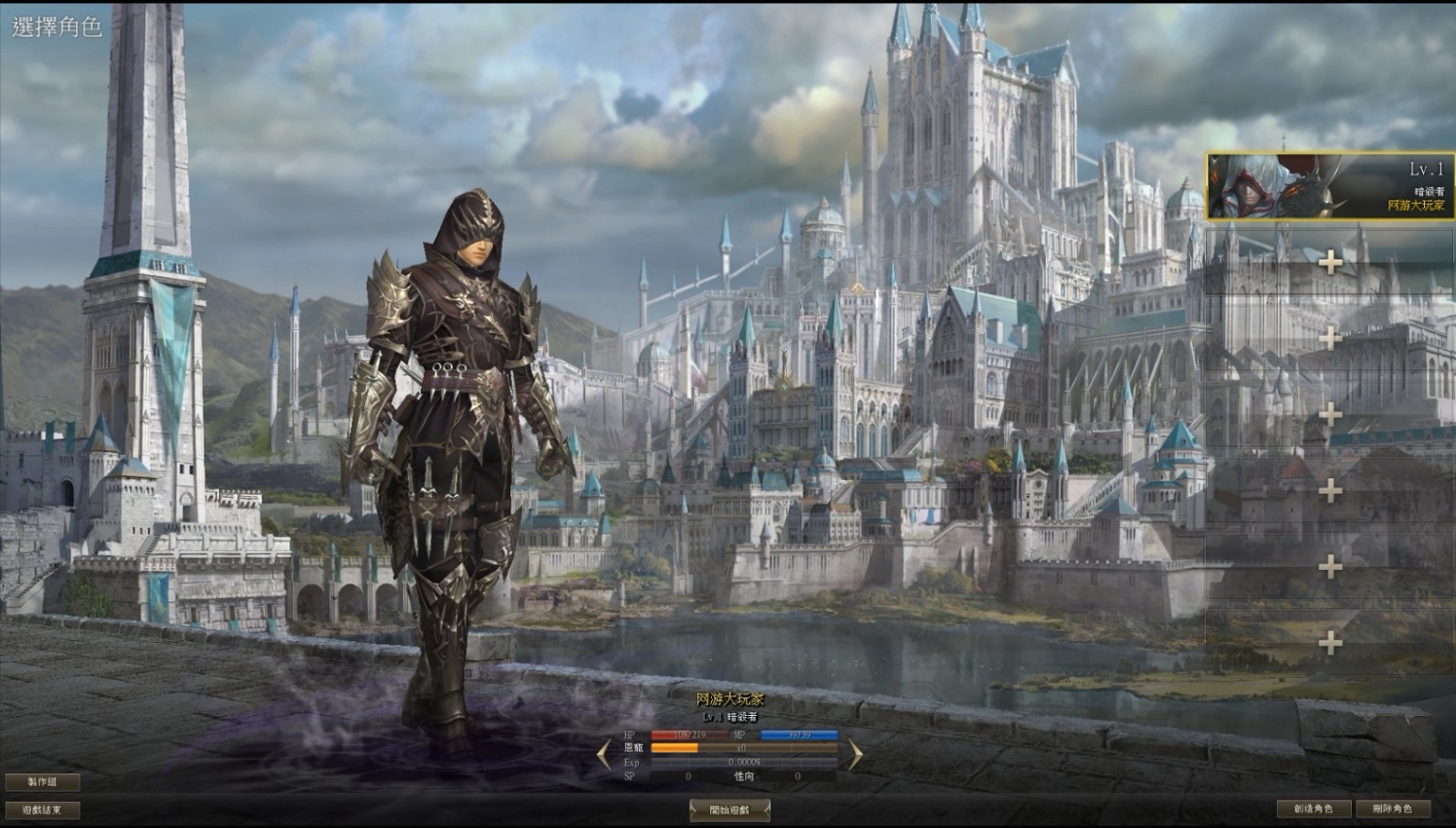
Task: Exit via the 遊戲結束 button
Action: [x=42, y=809]
